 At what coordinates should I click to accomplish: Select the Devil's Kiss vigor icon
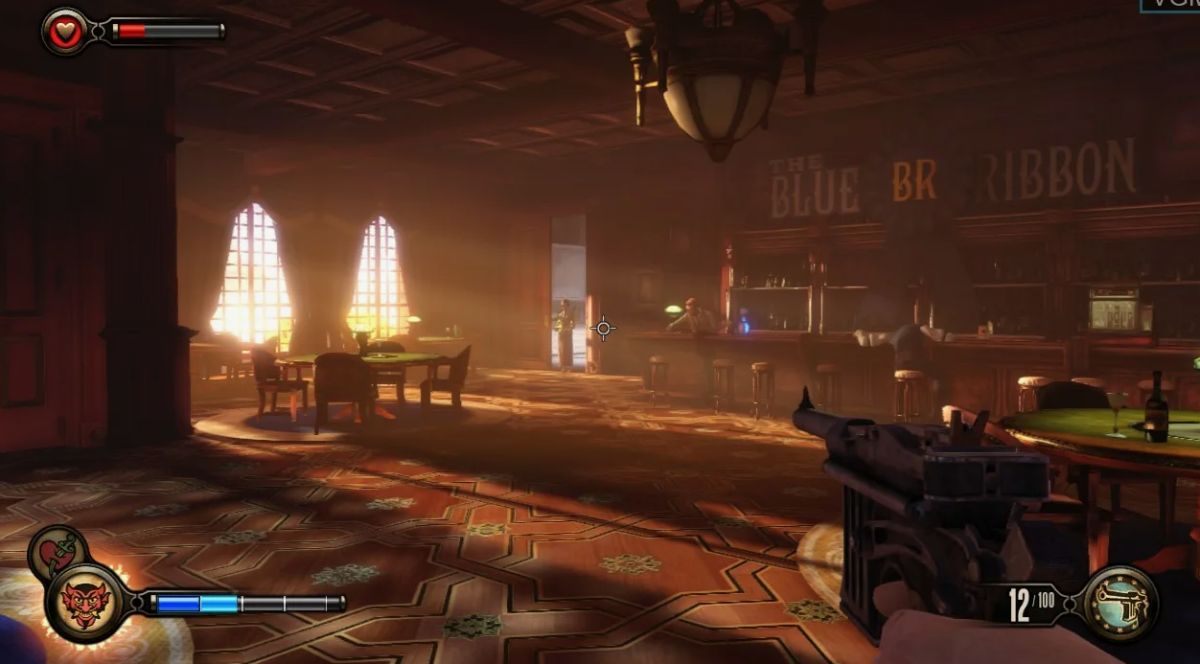(87, 603)
